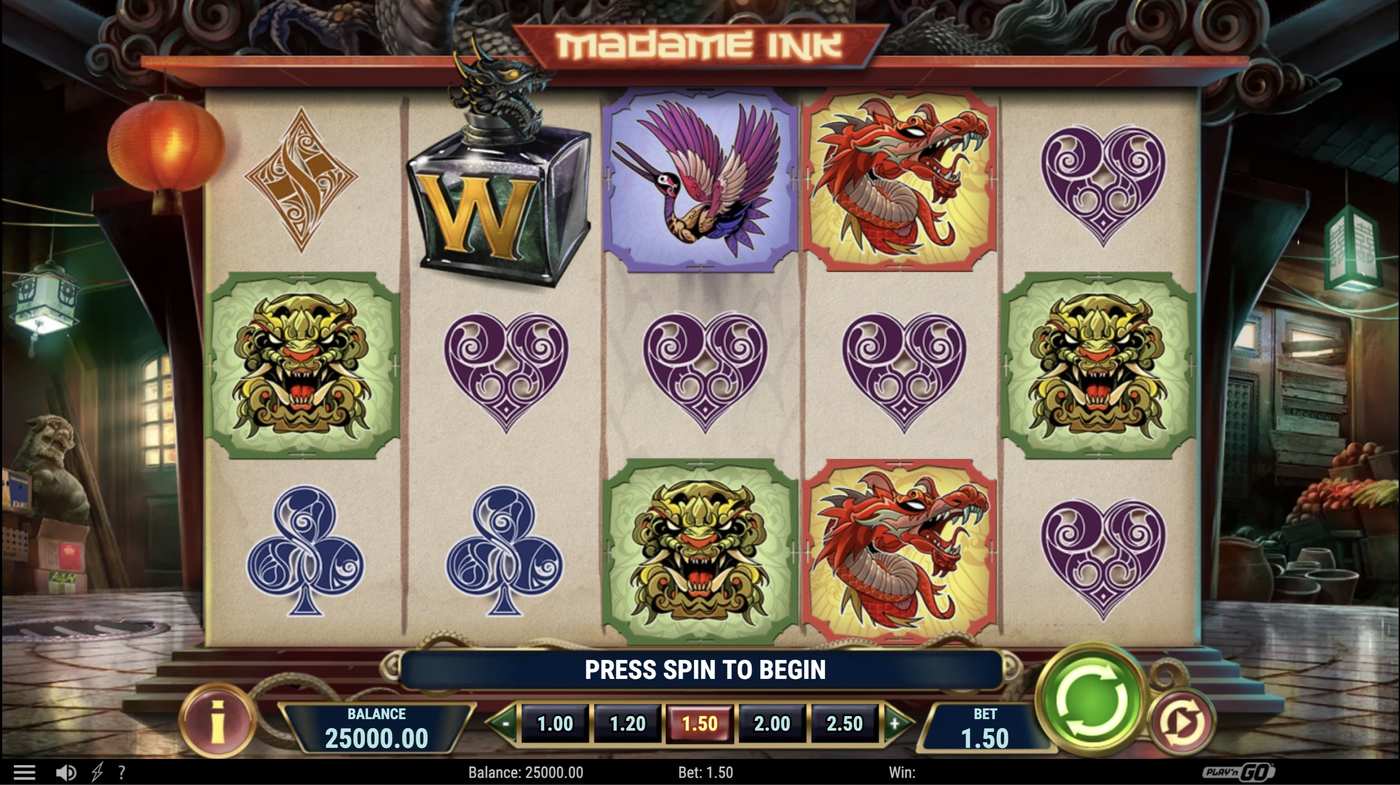This screenshot has width=1400, height=785.
Task: Click the PRESS SPIN TO BEGIN message bar
Action: coord(700,669)
